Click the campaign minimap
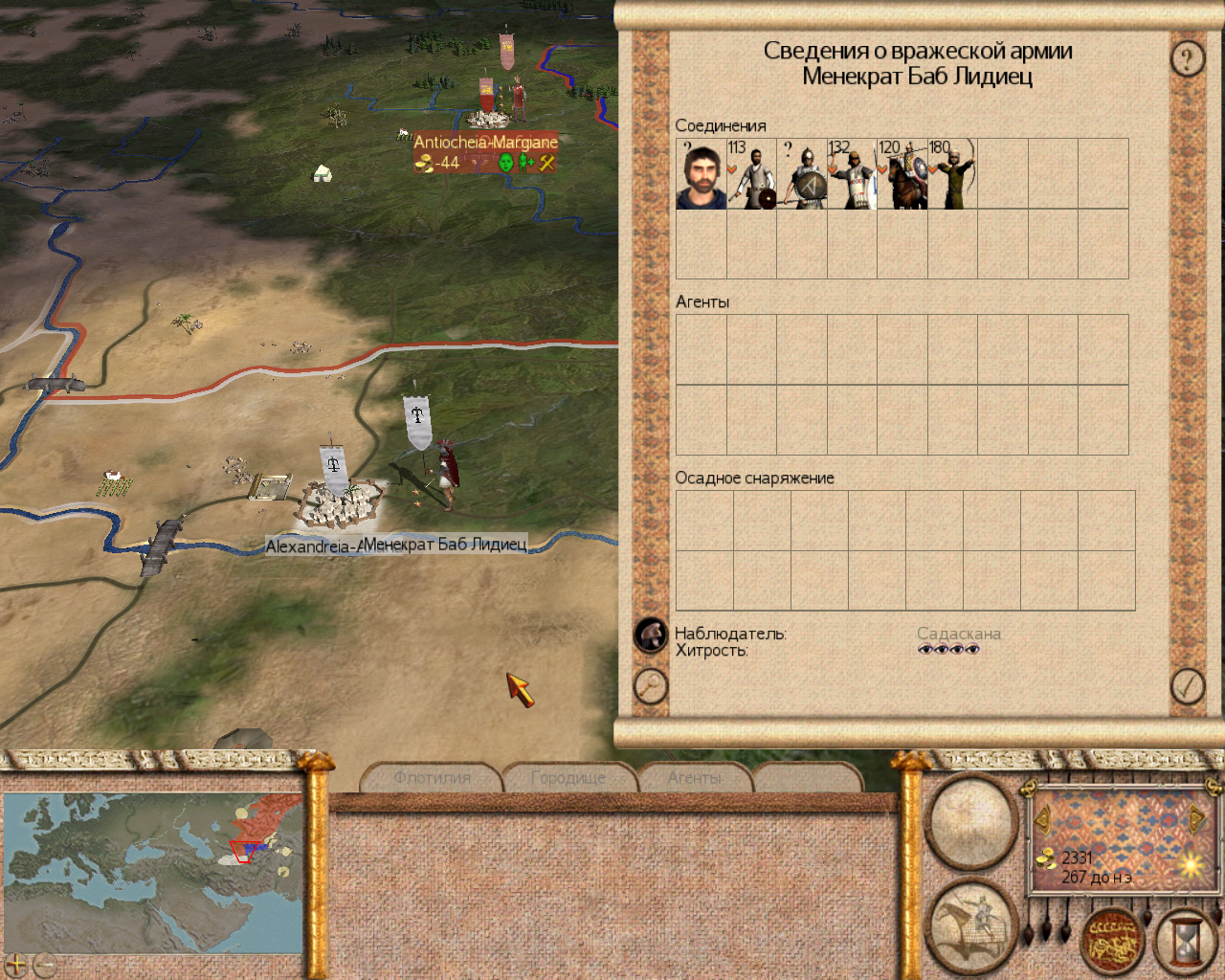 click(x=153, y=871)
